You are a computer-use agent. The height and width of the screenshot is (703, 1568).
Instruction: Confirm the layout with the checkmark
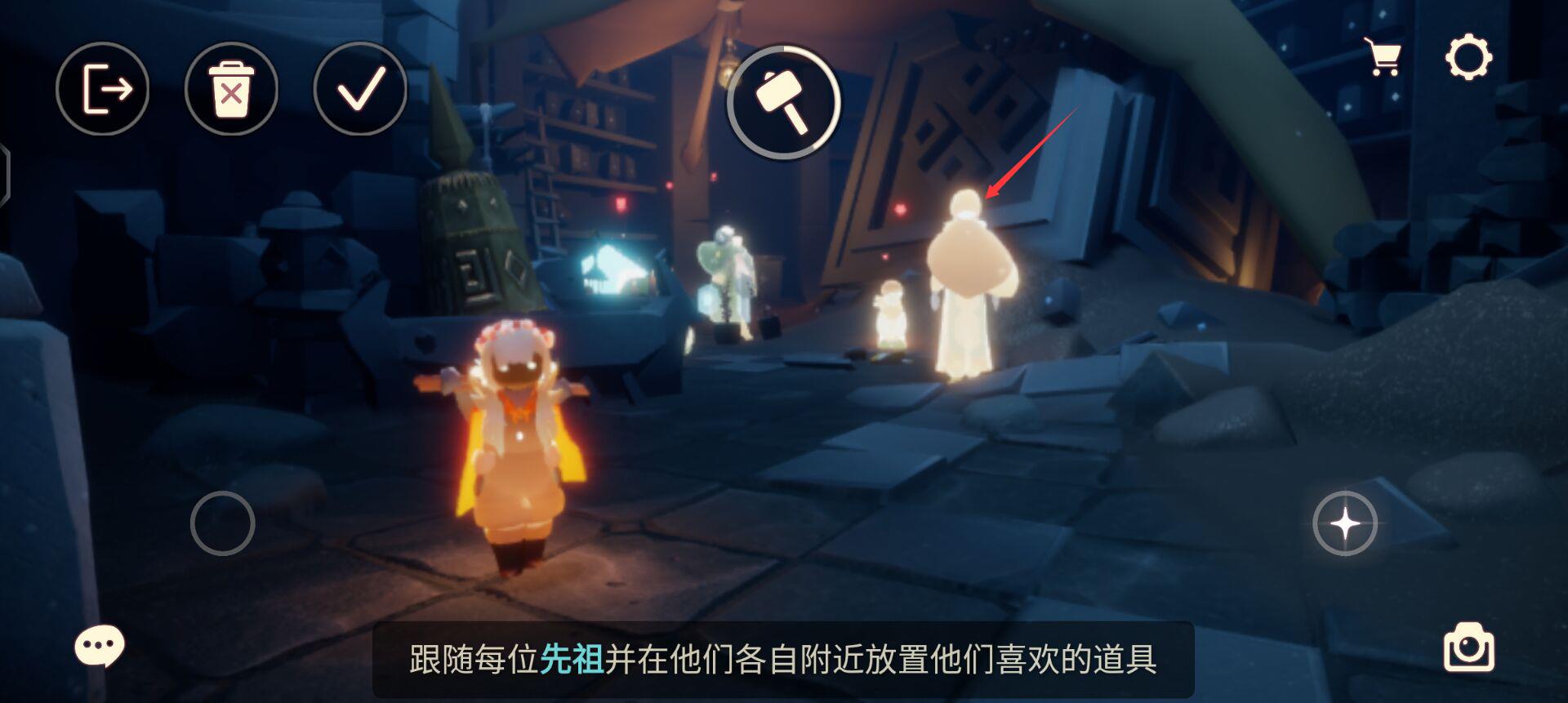359,90
